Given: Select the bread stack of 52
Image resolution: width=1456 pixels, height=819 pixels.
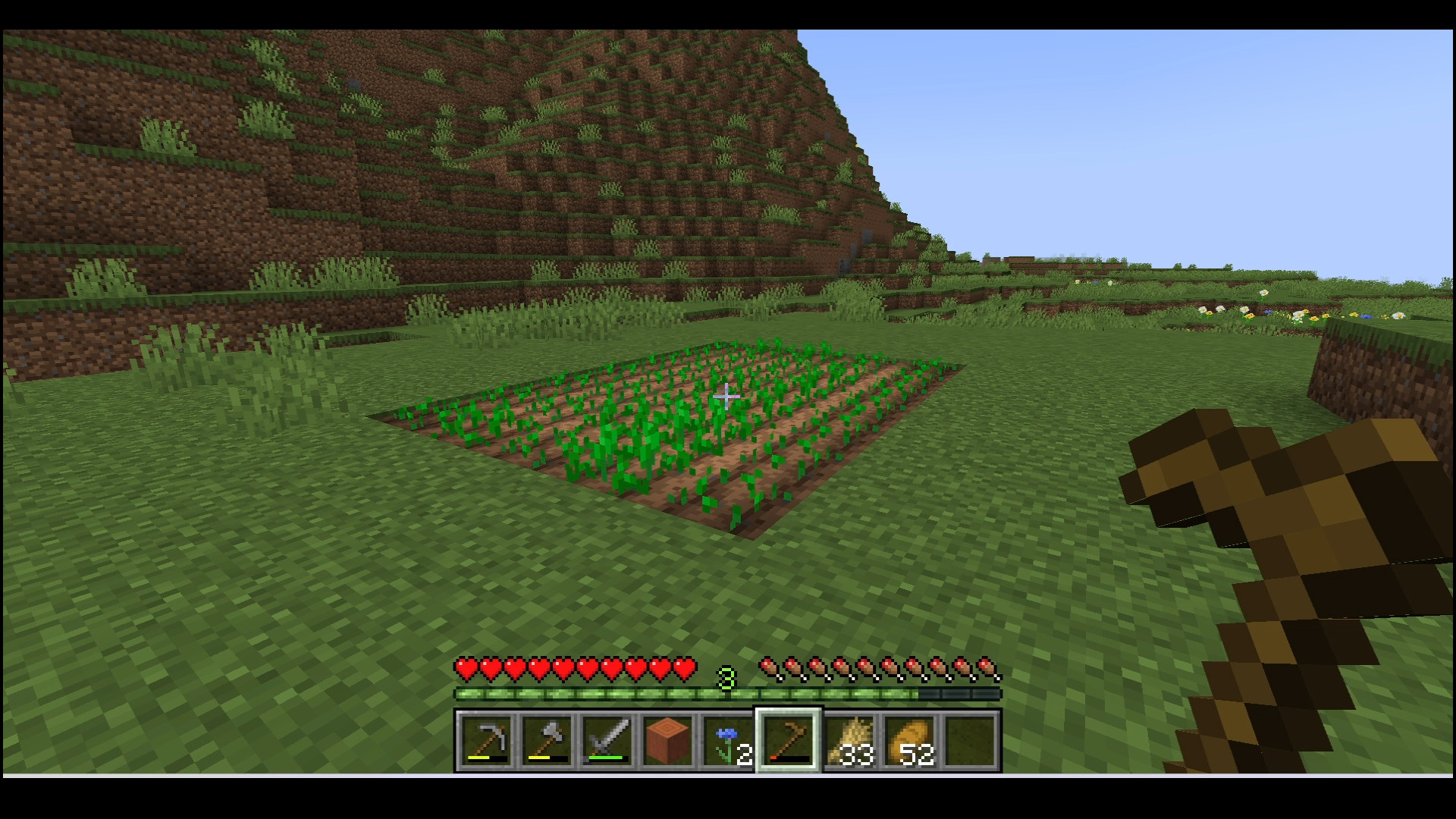Looking at the screenshot, I should (911, 740).
